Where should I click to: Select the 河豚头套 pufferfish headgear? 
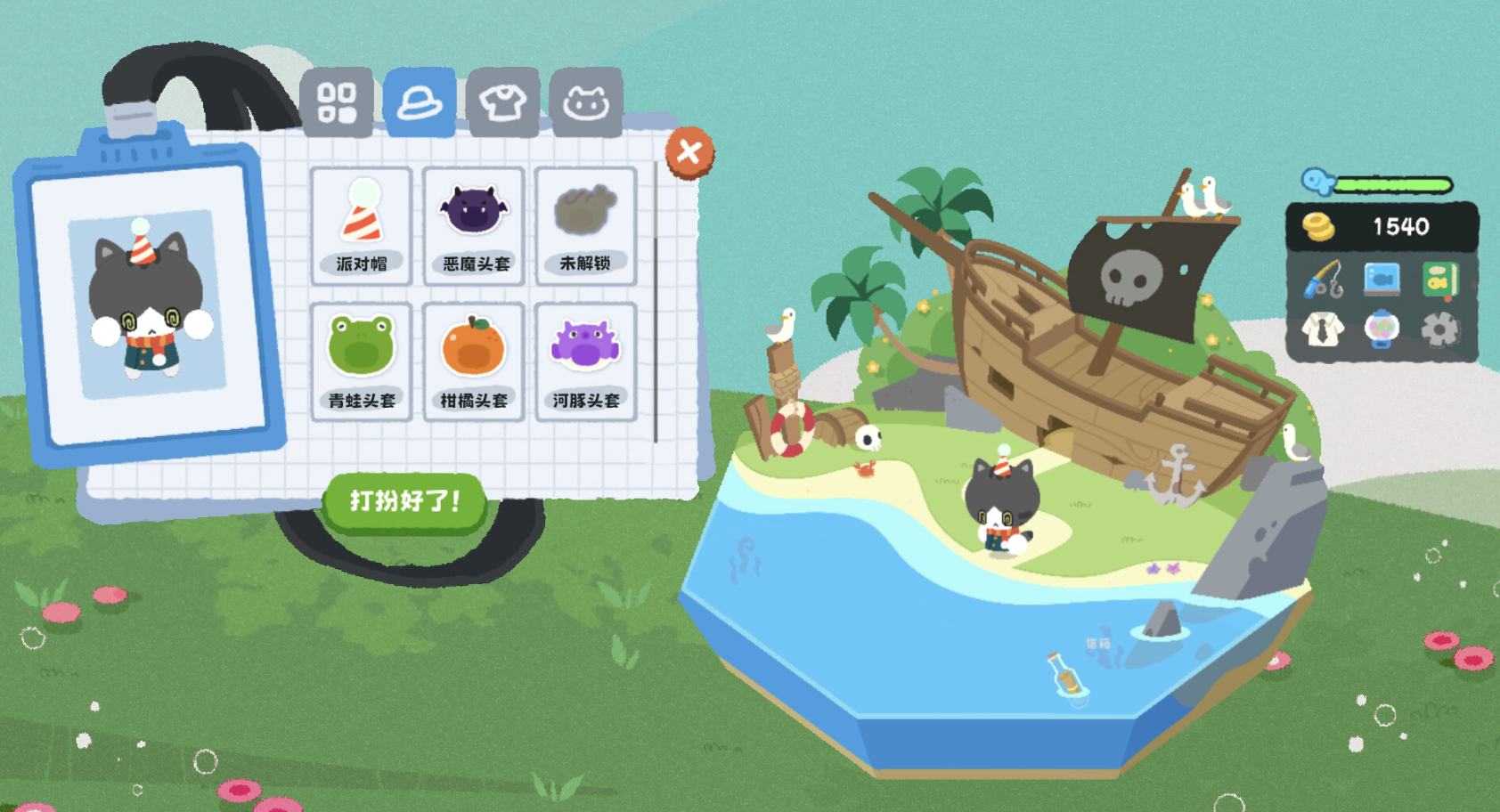[585, 361]
